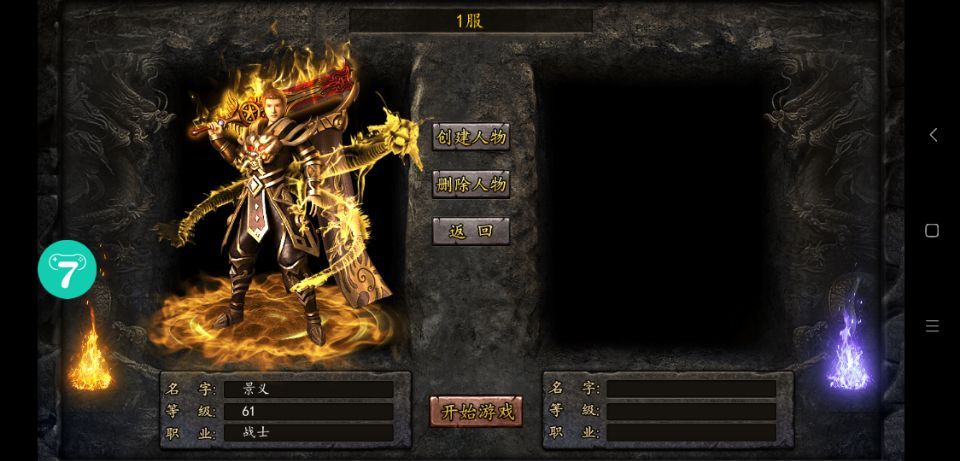Tap the Android home square button
This screenshot has width=960, height=461.
coord(932,230)
